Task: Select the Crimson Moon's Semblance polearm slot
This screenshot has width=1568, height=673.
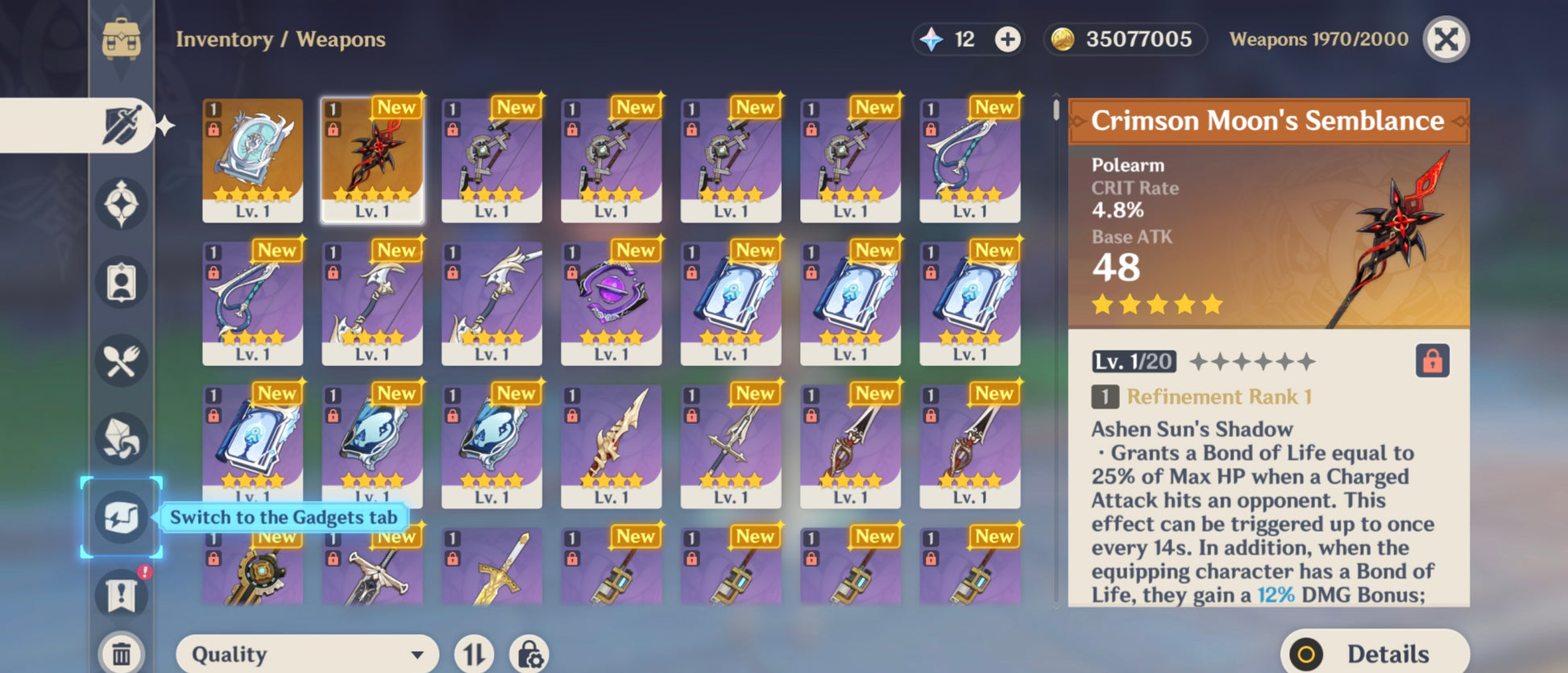Action: click(372, 160)
